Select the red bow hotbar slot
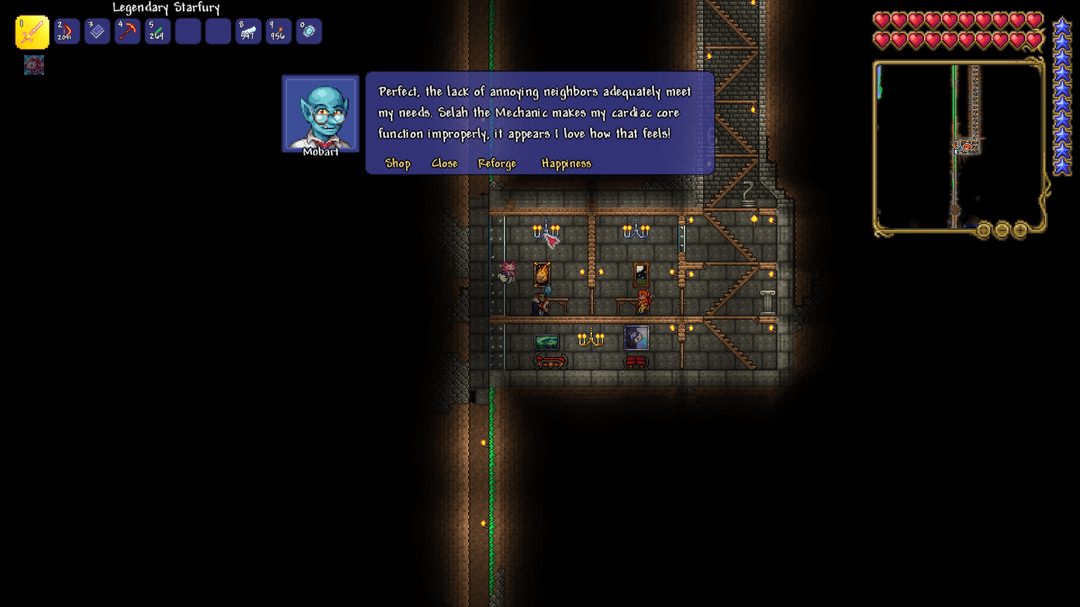Image resolution: width=1080 pixels, height=607 pixels. click(x=67, y=32)
